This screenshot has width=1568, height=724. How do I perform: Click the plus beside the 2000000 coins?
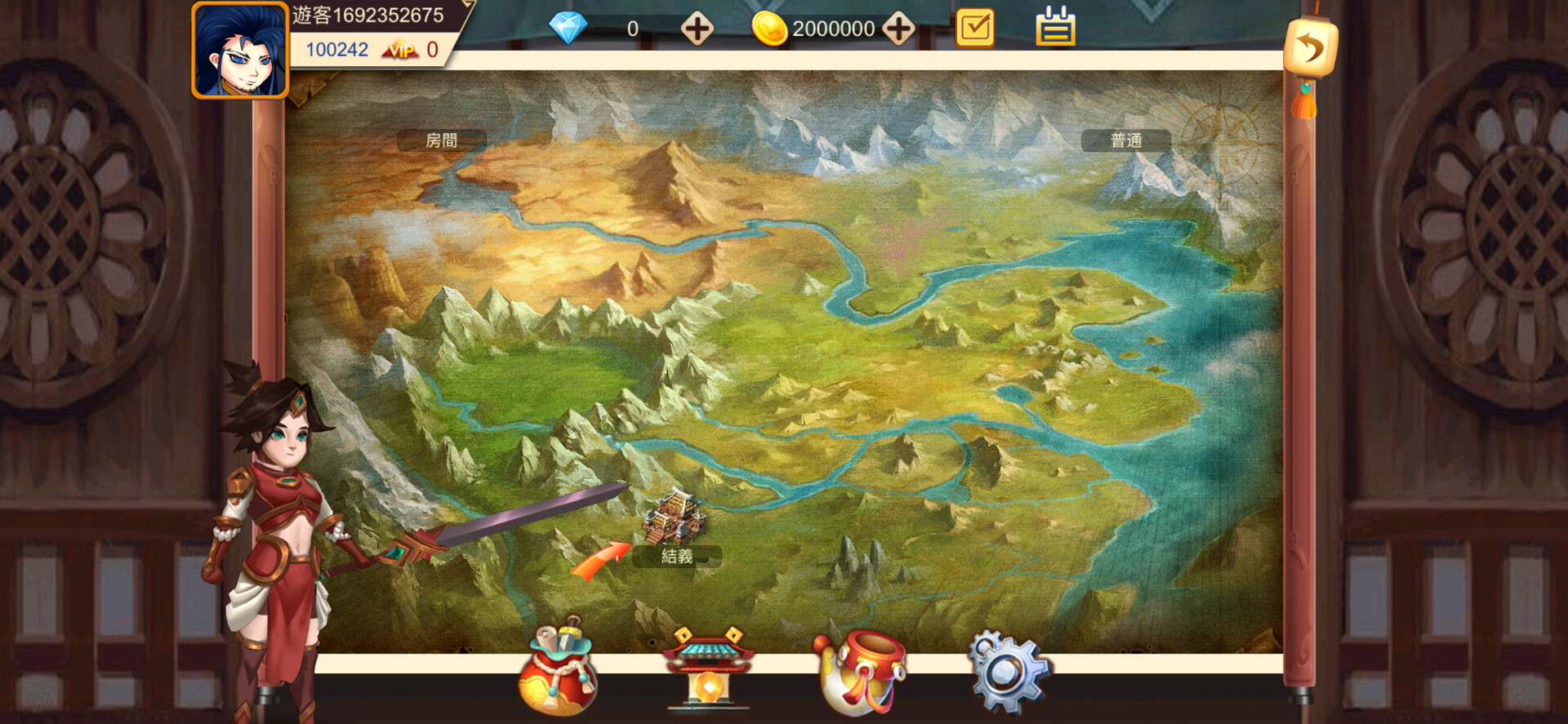(x=899, y=27)
